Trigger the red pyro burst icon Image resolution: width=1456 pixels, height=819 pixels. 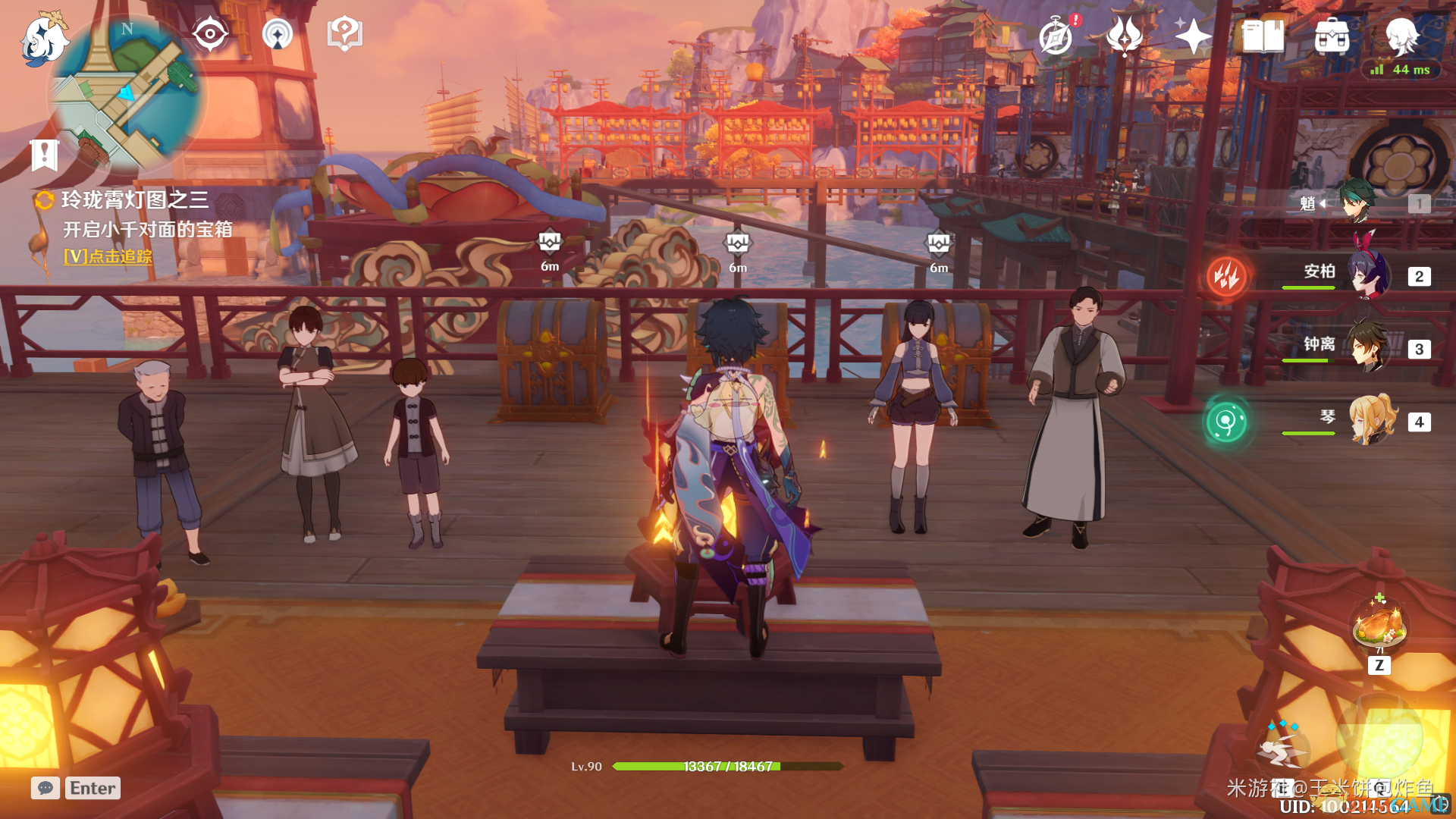(1226, 276)
